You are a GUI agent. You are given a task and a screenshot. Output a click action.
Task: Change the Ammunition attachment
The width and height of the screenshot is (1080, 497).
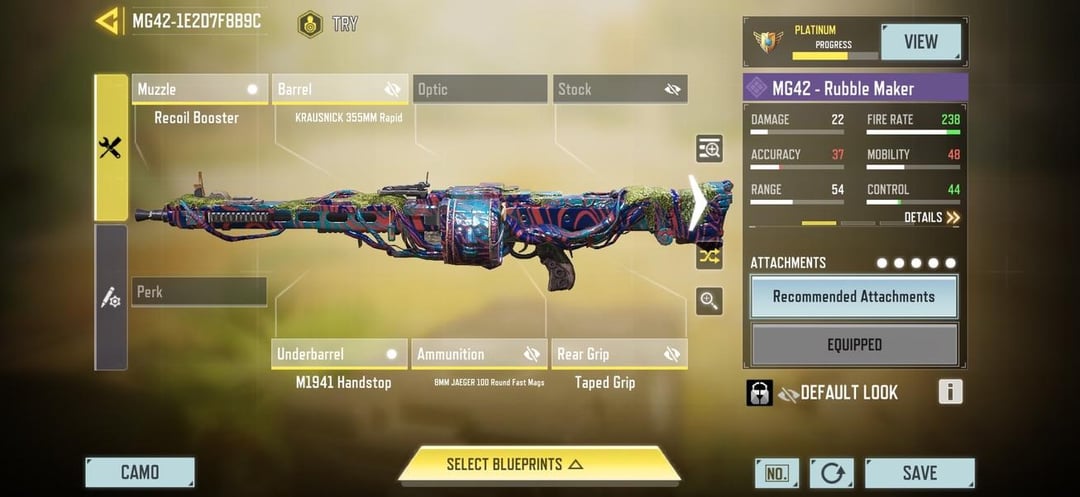click(x=479, y=354)
